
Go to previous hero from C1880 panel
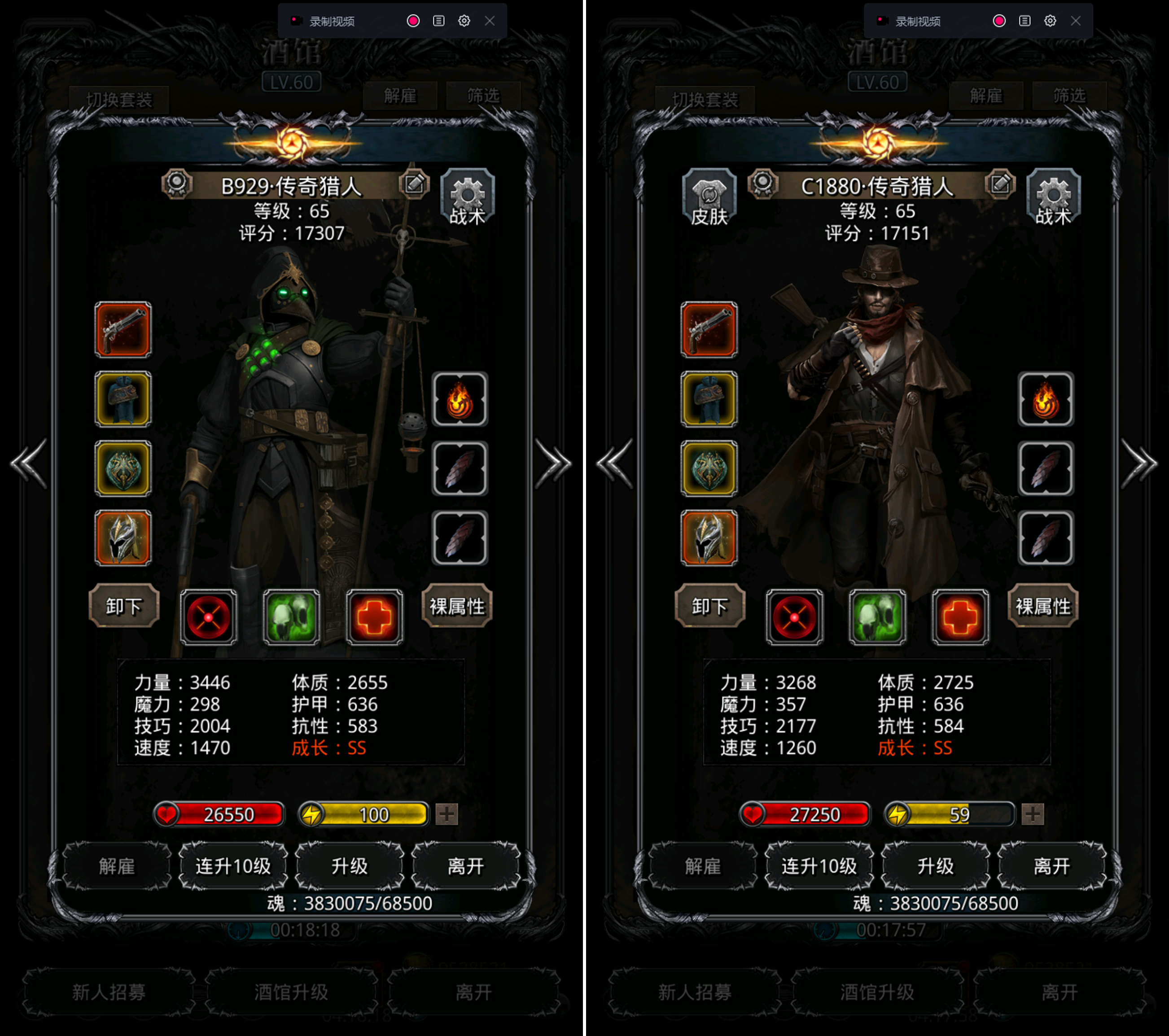point(615,463)
